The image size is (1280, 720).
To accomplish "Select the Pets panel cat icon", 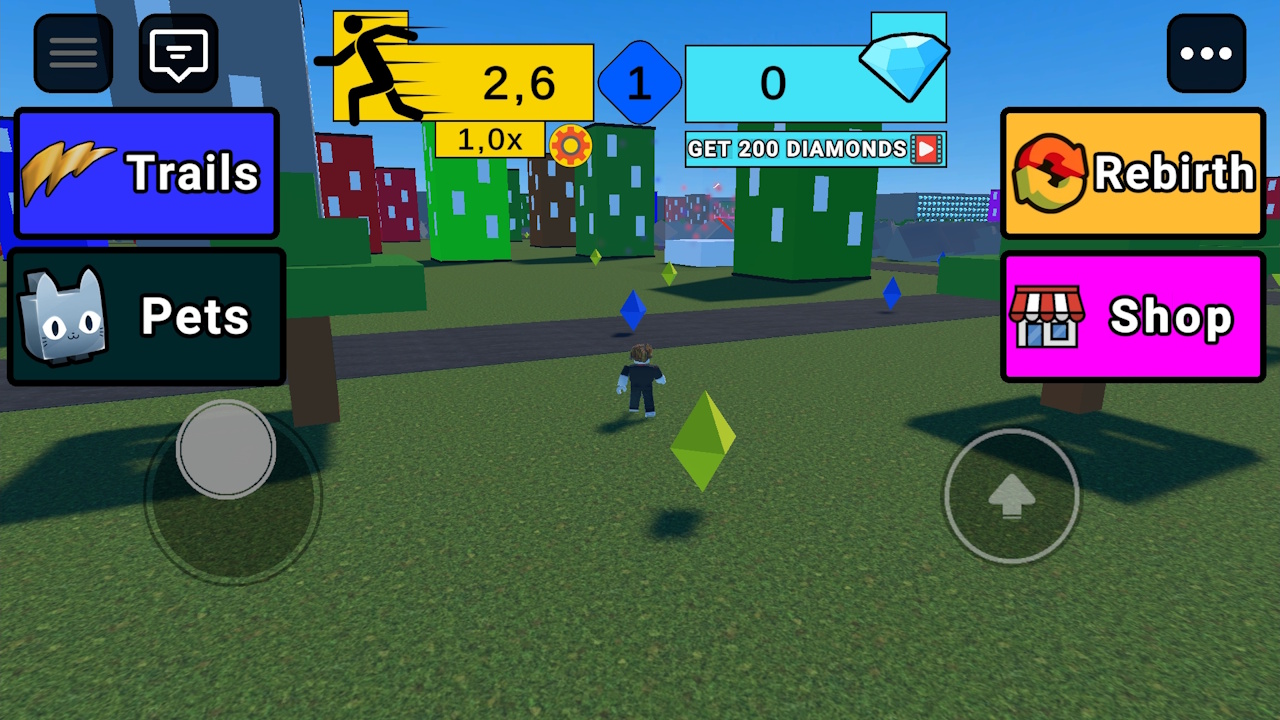I will [62, 316].
